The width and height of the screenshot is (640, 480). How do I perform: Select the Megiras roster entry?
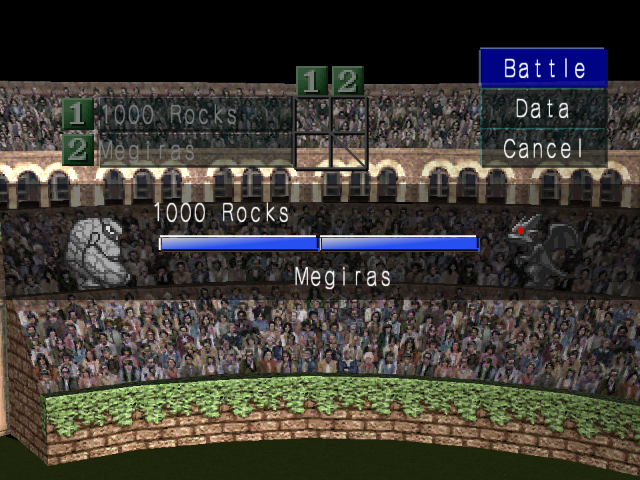178,150
